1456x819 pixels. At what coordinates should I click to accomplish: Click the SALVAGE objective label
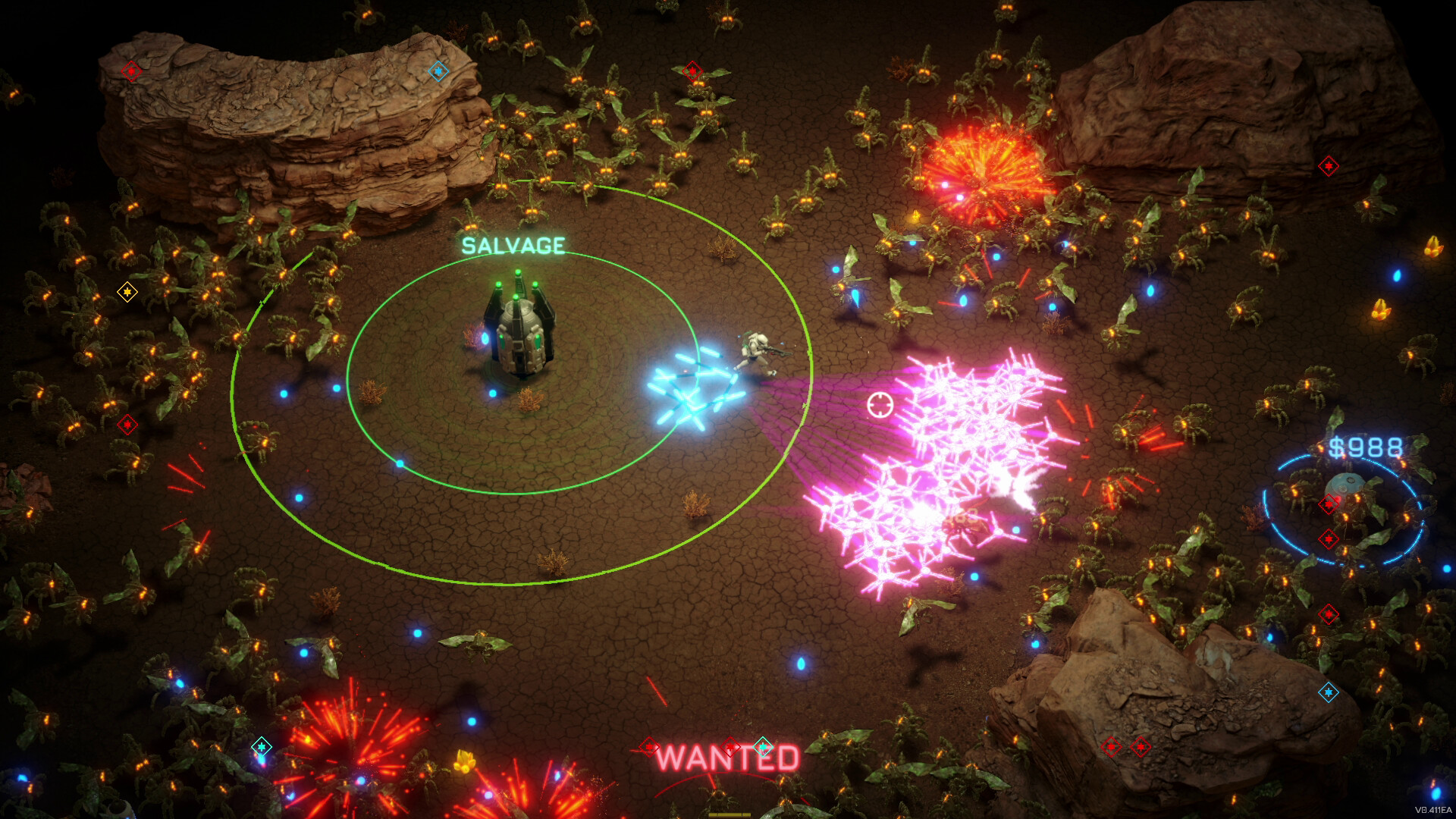[x=512, y=243]
